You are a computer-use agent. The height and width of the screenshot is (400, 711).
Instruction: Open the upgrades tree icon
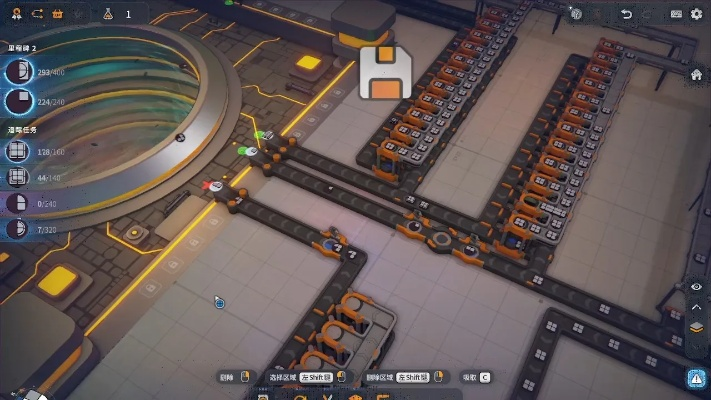(x=17, y=14)
